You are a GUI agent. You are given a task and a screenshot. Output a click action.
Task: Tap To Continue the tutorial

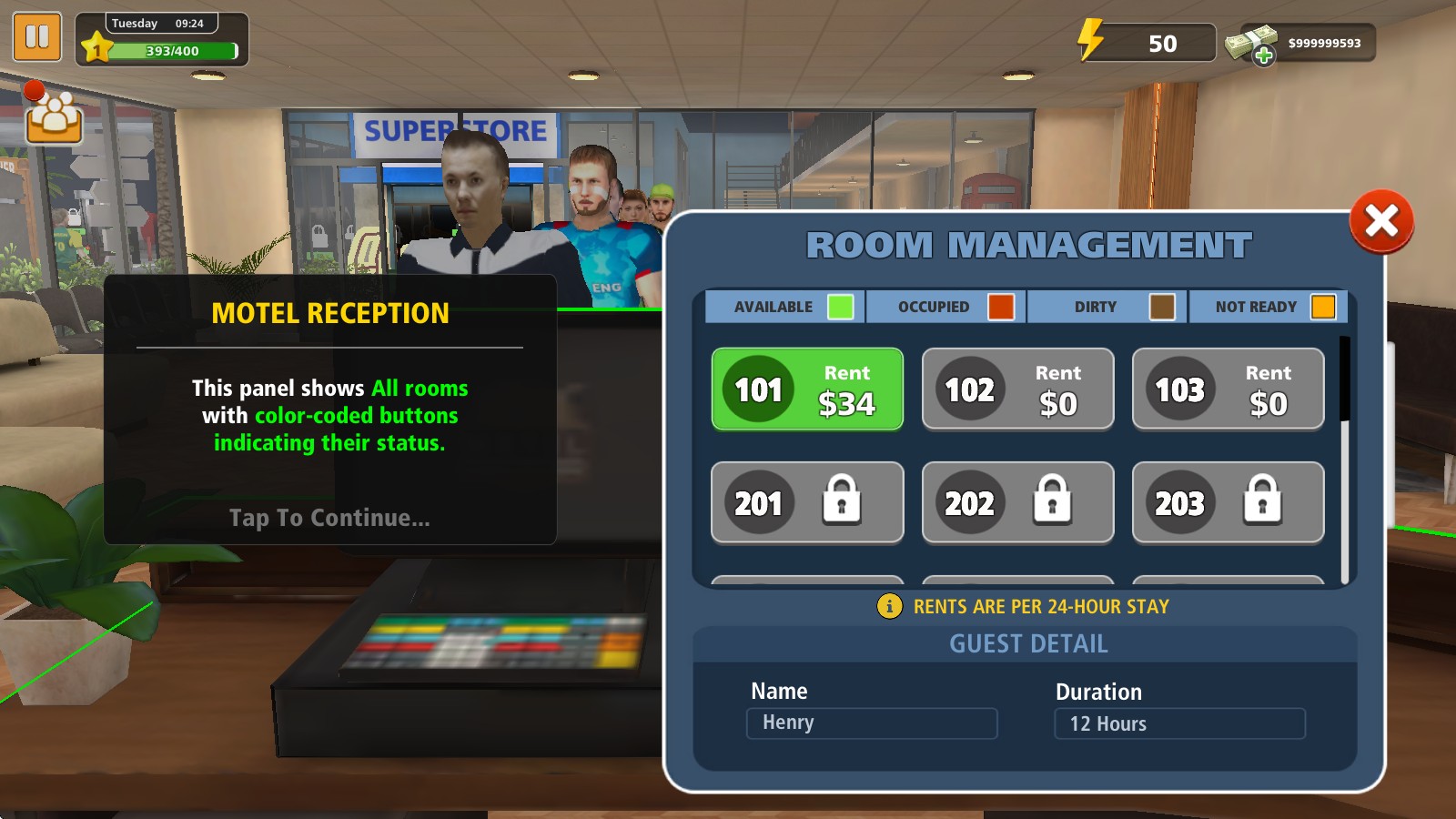(329, 518)
